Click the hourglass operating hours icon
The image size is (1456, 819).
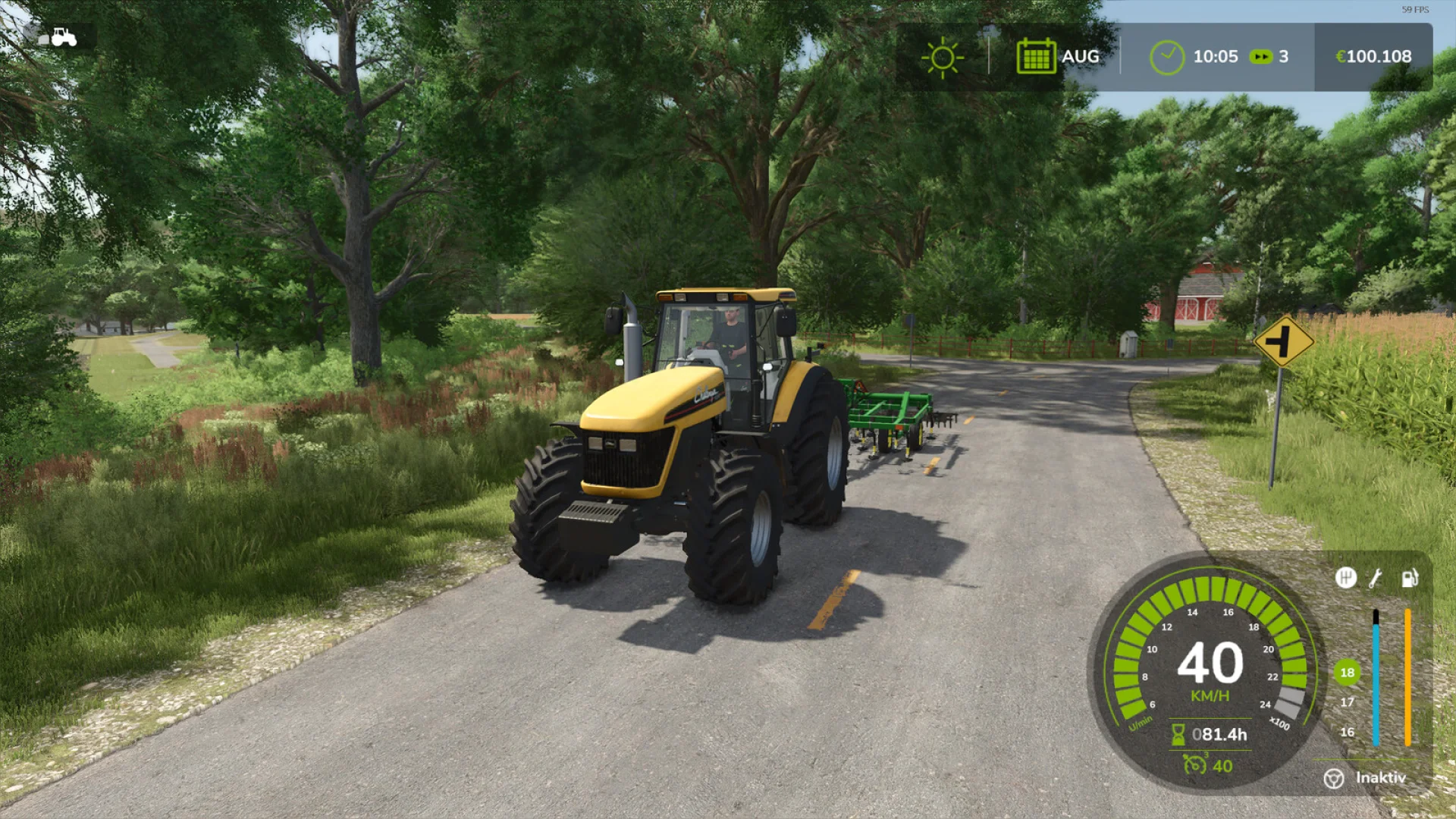[1178, 734]
